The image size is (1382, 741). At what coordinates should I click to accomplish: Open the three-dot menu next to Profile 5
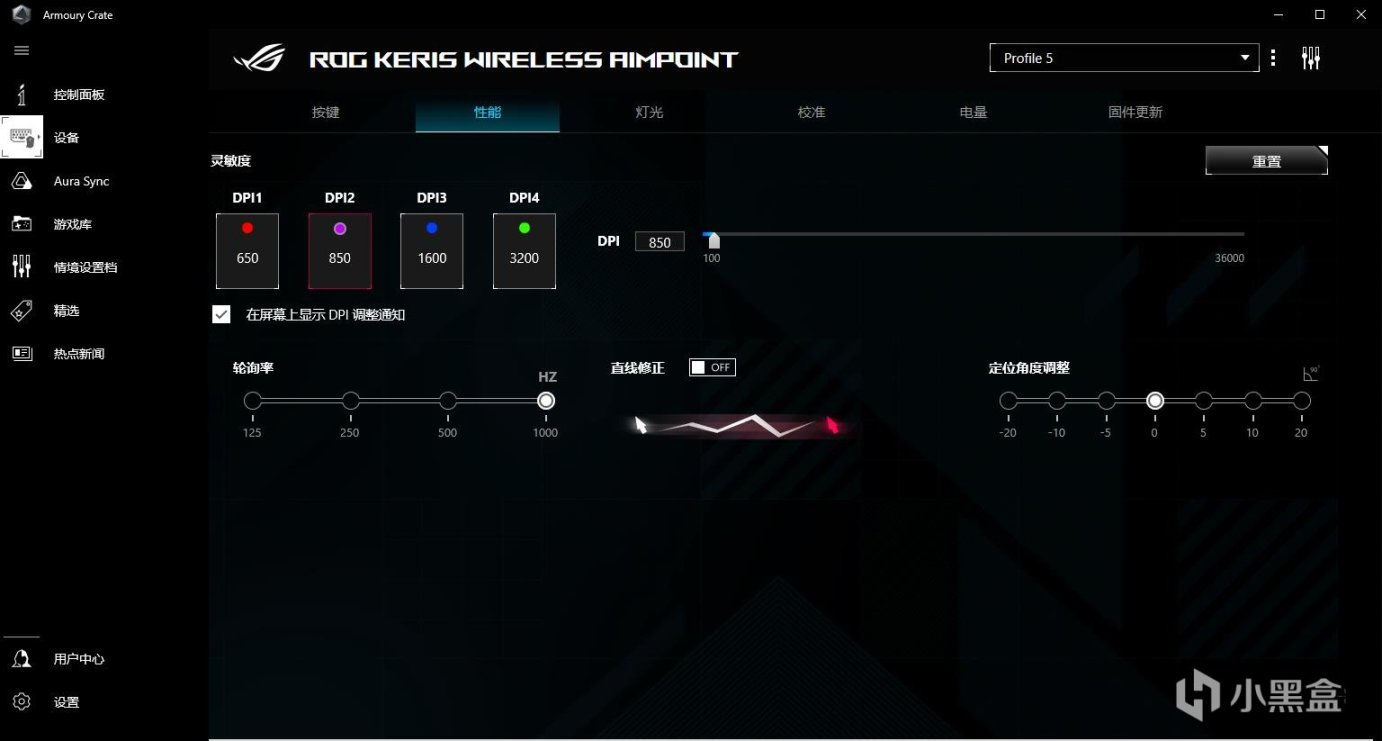pos(1273,57)
